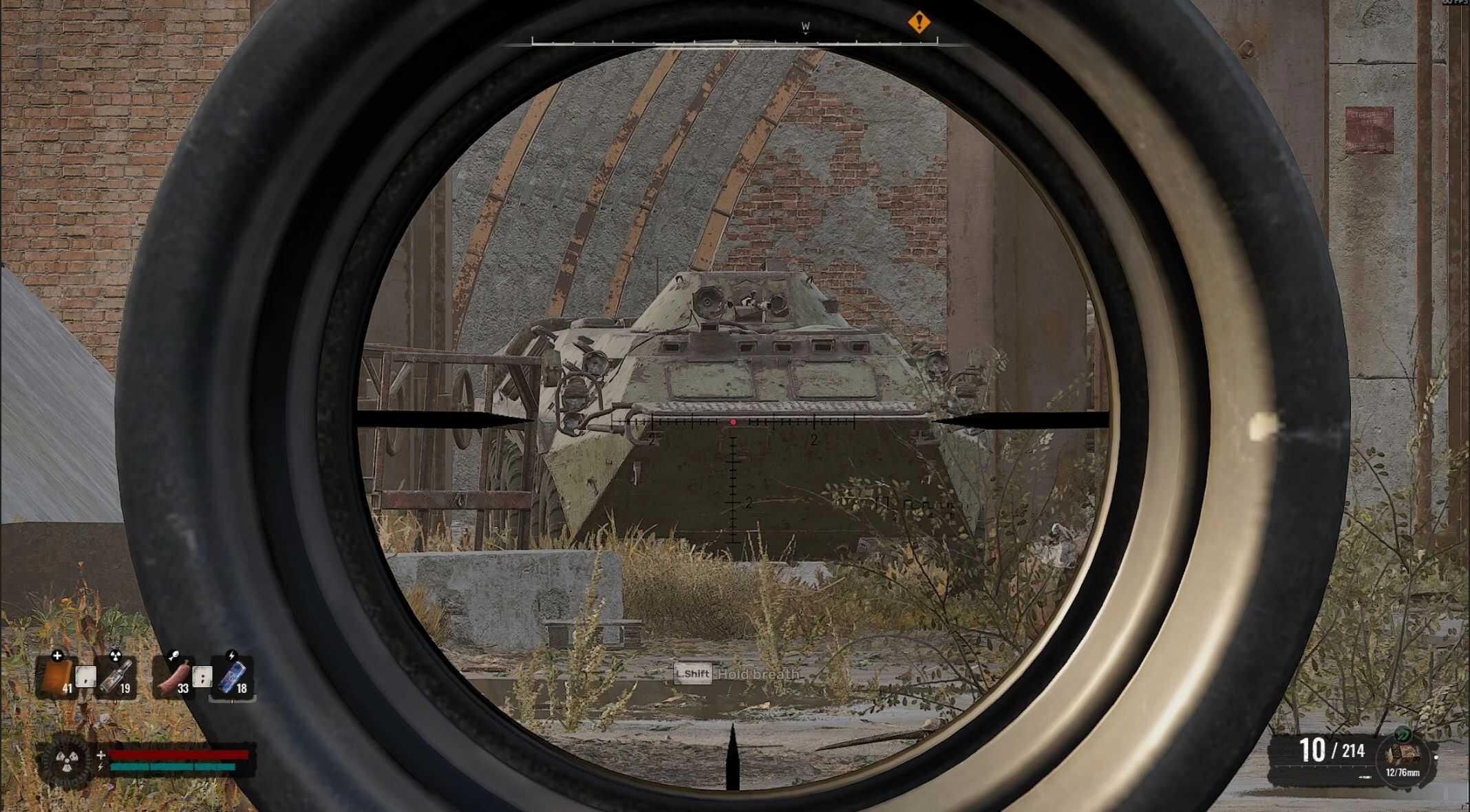Click the L.Shift key prompt
The width and height of the screenshot is (1470, 812).
[x=694, y=675]
